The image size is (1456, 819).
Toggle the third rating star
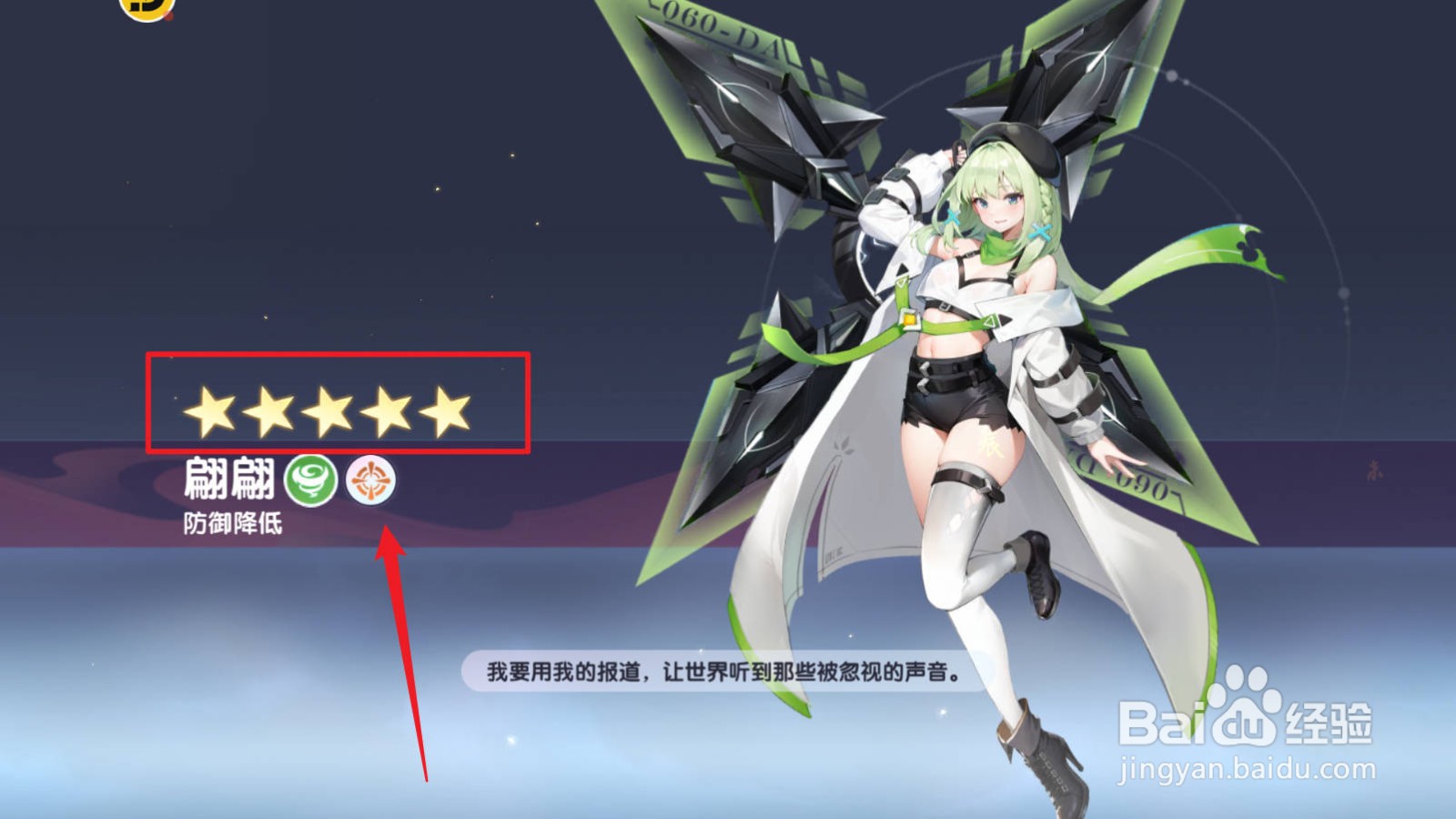(329, 410)
